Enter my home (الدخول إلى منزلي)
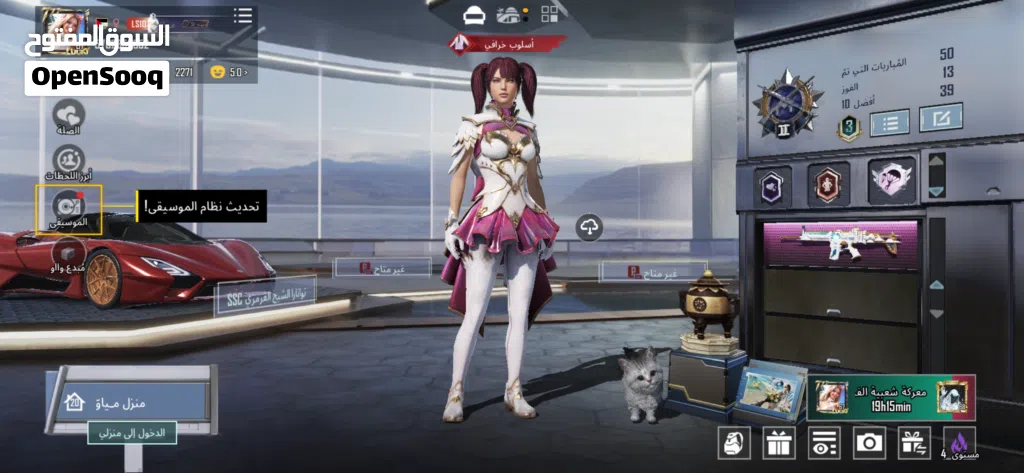The width and height of the screenshot is (1024, 473). point(132,433)
